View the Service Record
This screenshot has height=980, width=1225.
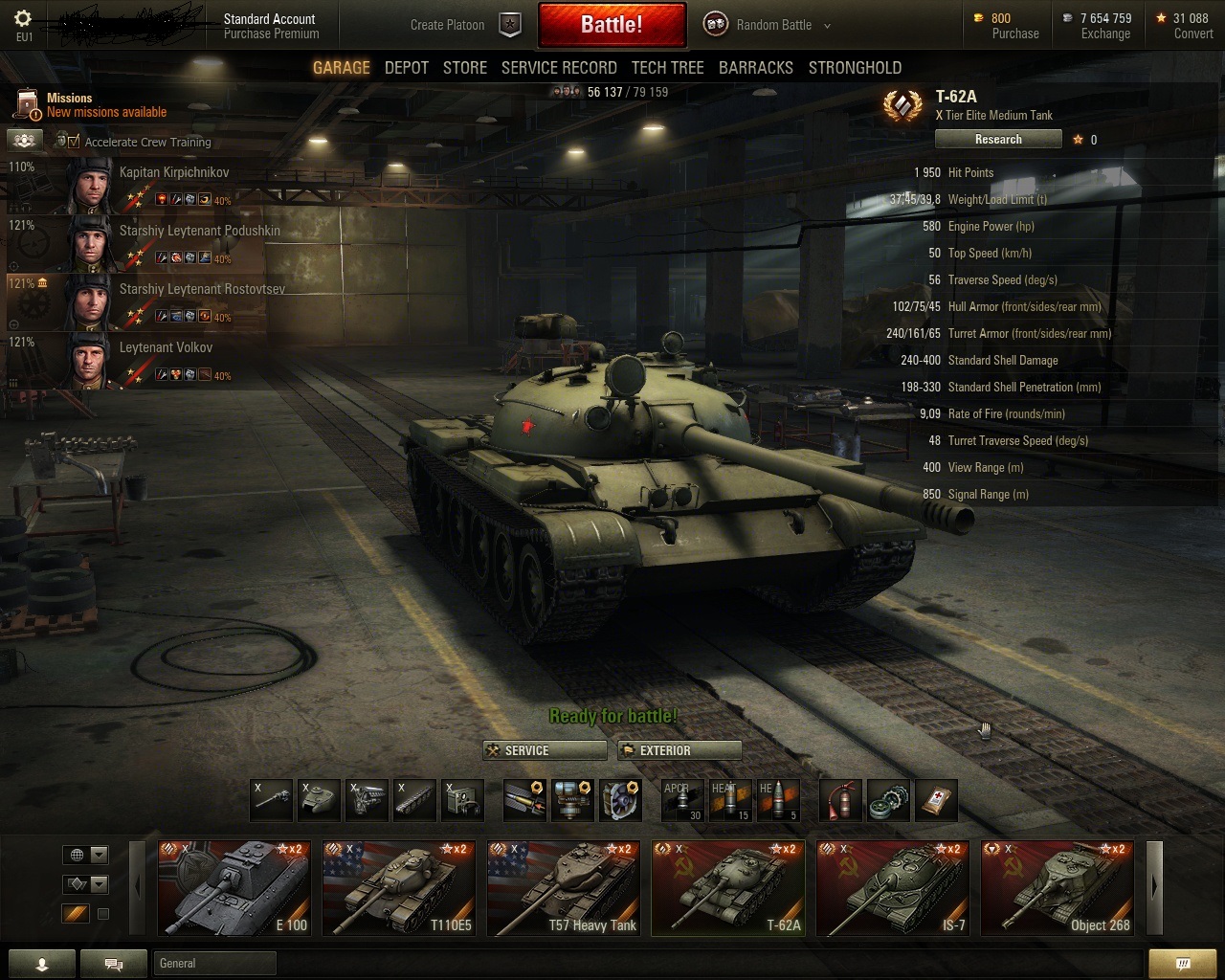coord(559,68)
